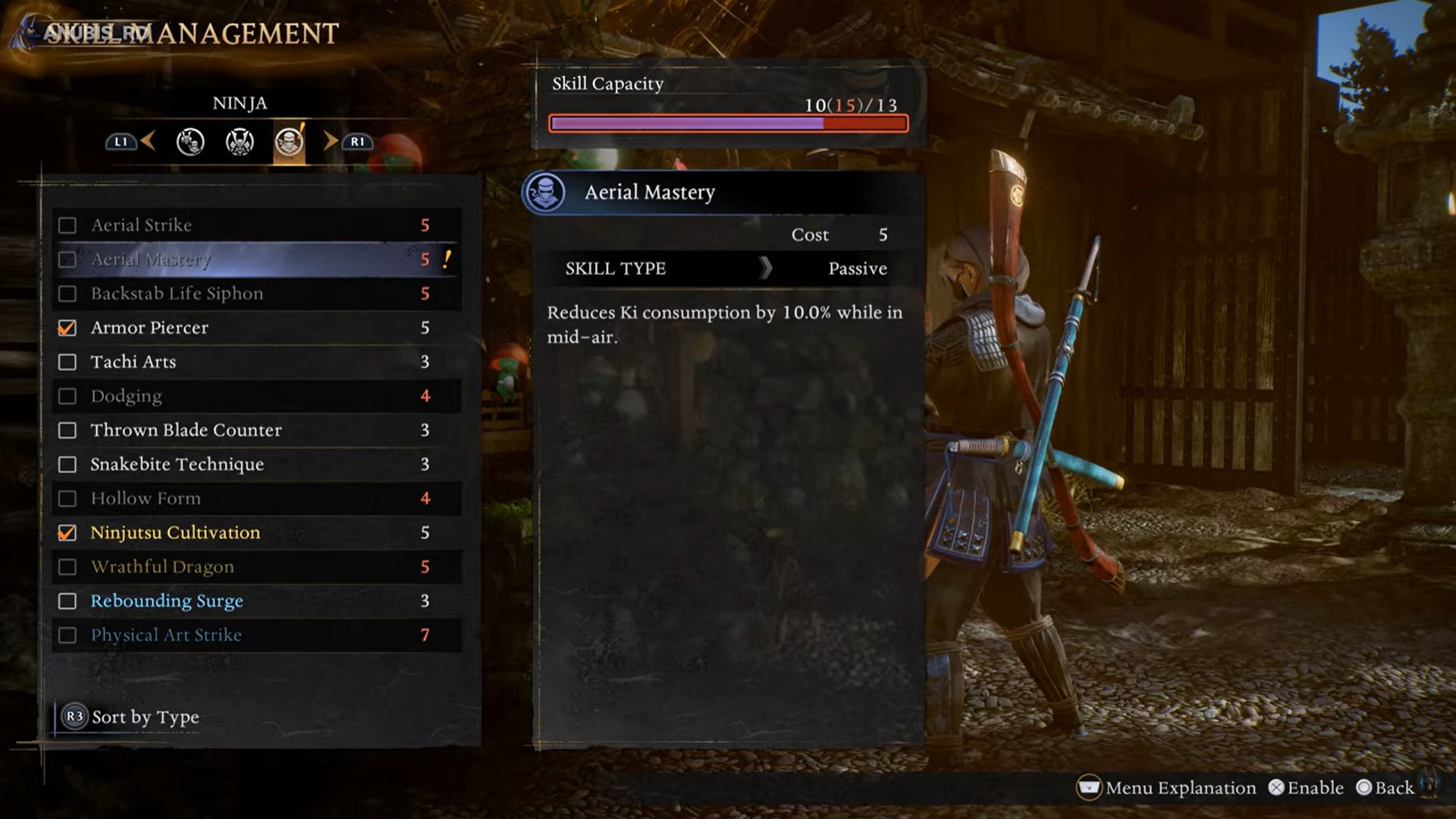
Task: Enable the Tachi Arts skill
Action: point(67,362)
